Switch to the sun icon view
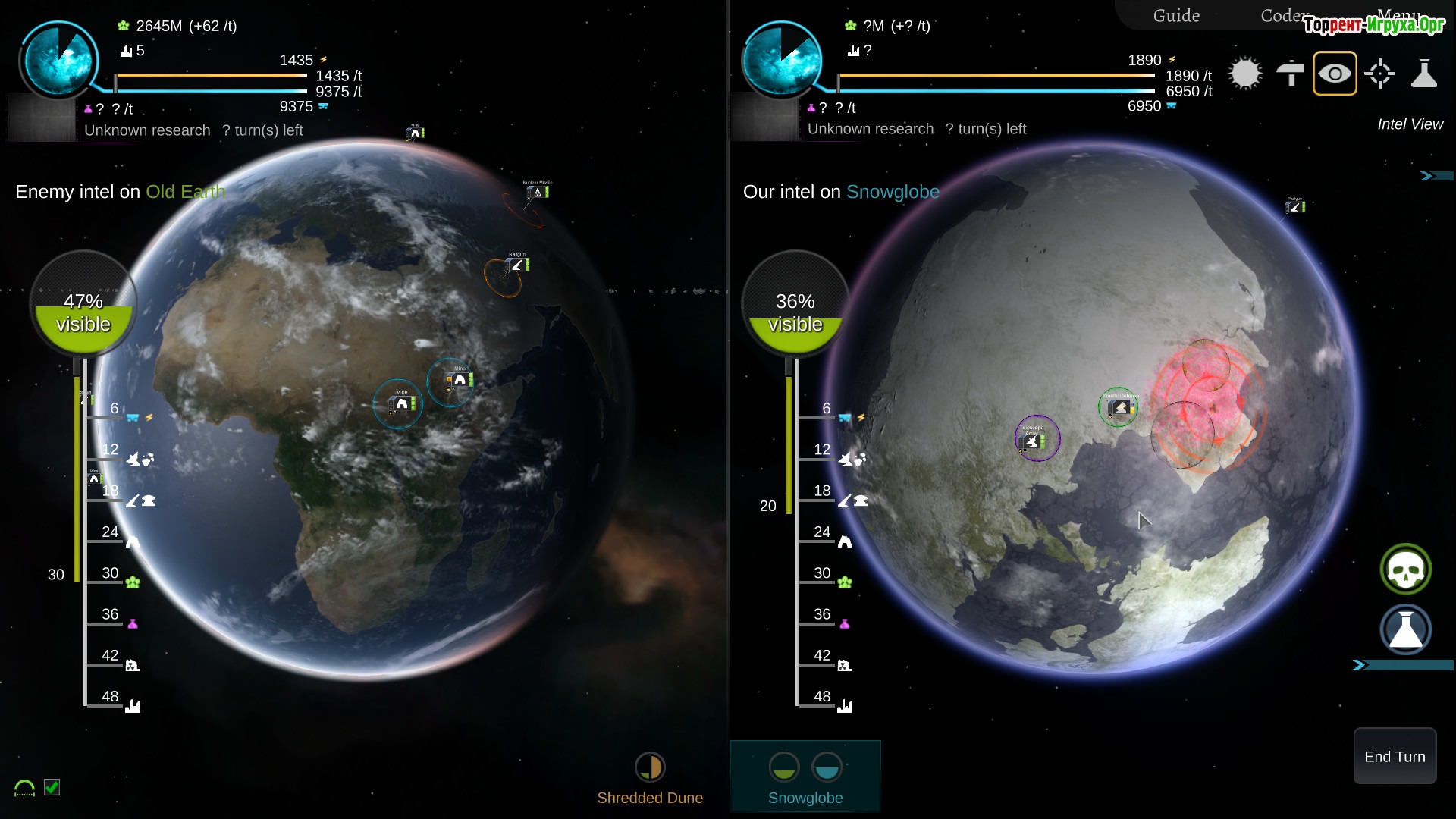The width and height of the screenshot is (1456, 819). pos(1245,74)
